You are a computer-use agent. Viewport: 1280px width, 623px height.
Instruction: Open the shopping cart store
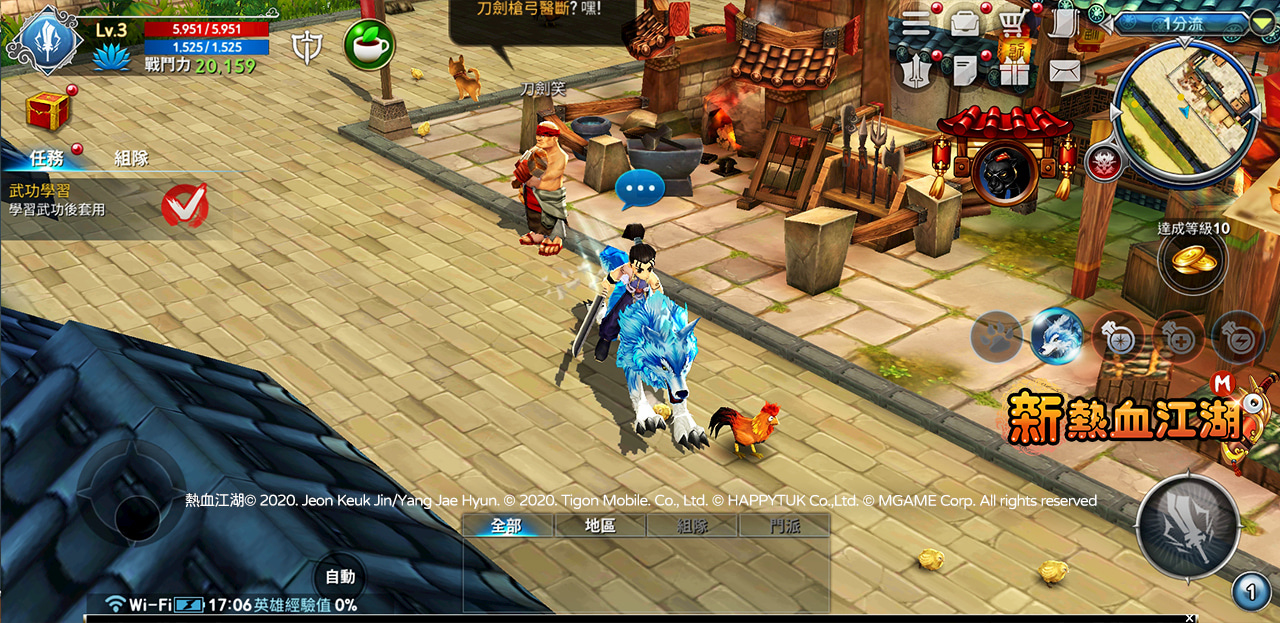(1013, 23)
